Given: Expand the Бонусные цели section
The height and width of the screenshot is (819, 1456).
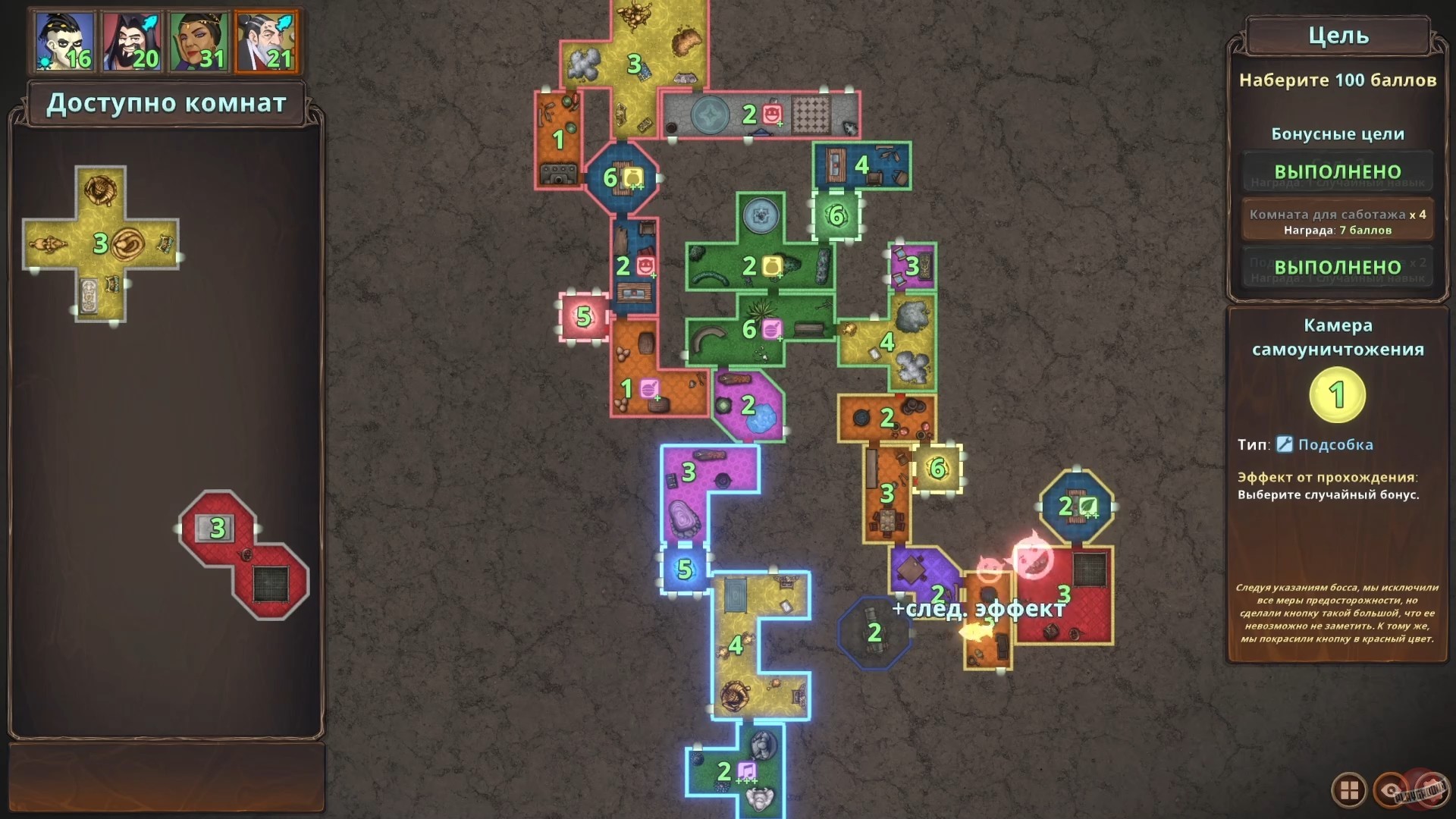Looking at the screenshot, I should [x=1338, y=134].
